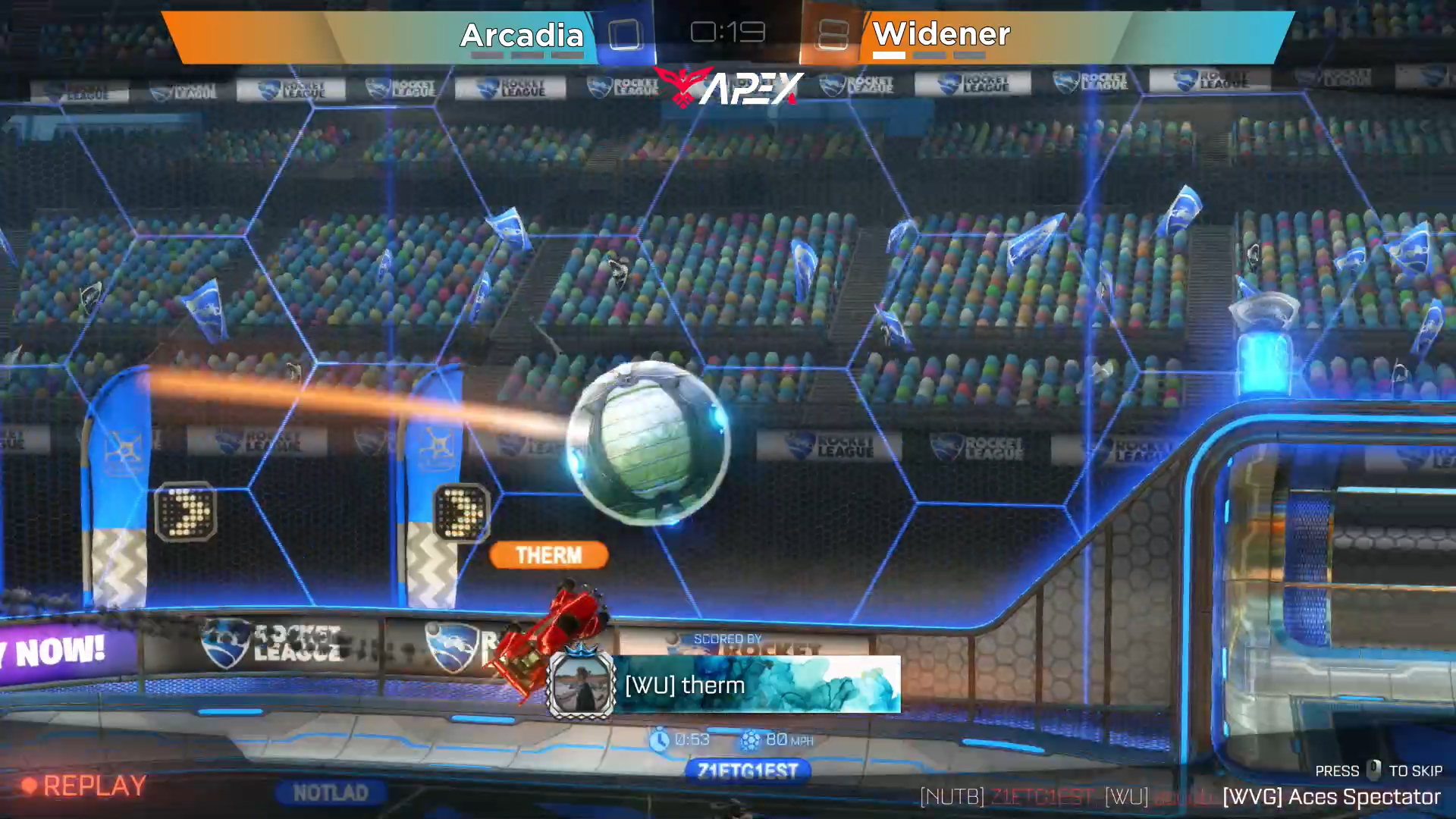Pick the blue NOTLAD player nameplate
The height and width of the screenshot is (819, 1456).
click(x=331, y=792)
